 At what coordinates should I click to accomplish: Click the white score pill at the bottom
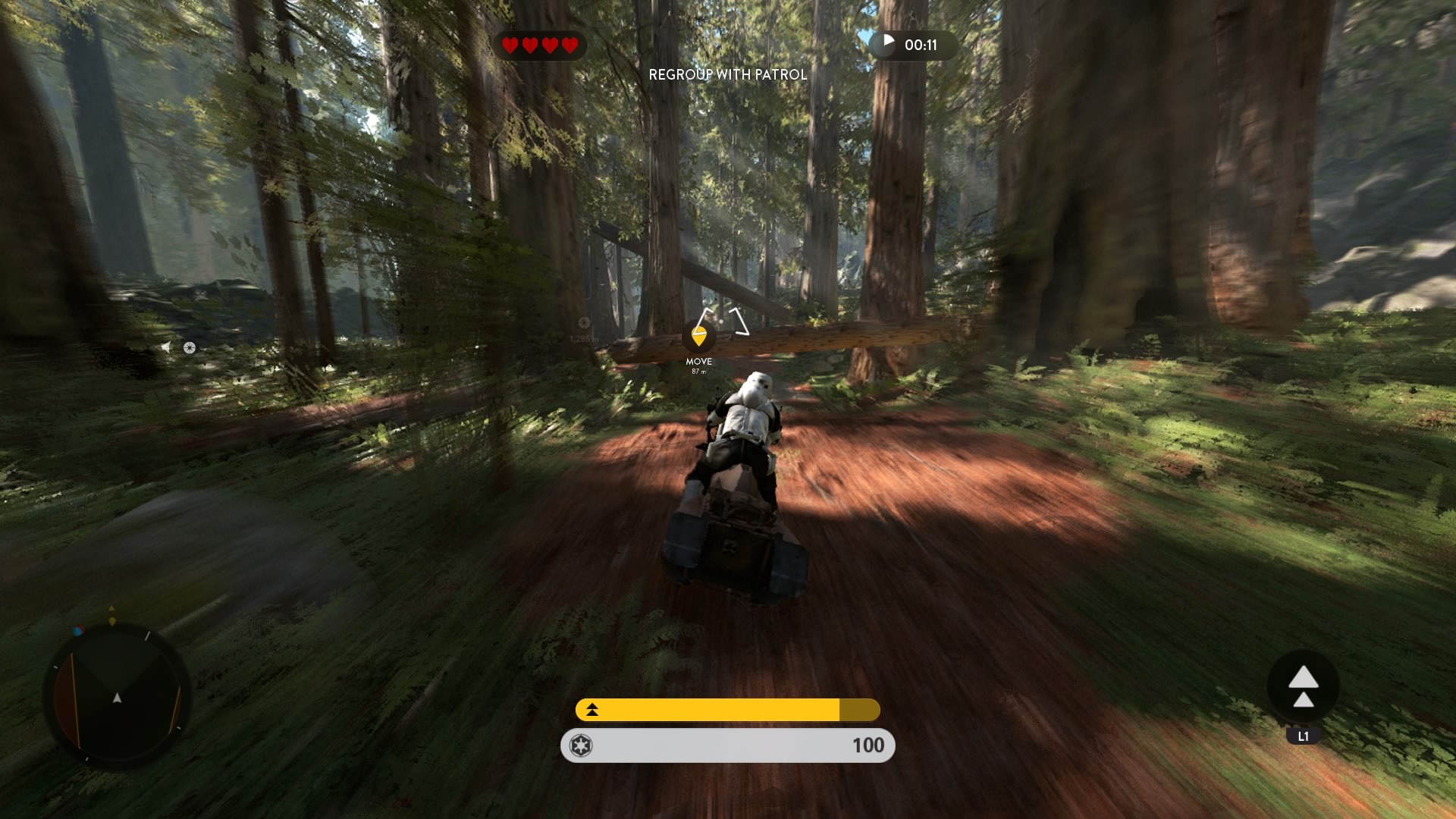click(726, 745)
